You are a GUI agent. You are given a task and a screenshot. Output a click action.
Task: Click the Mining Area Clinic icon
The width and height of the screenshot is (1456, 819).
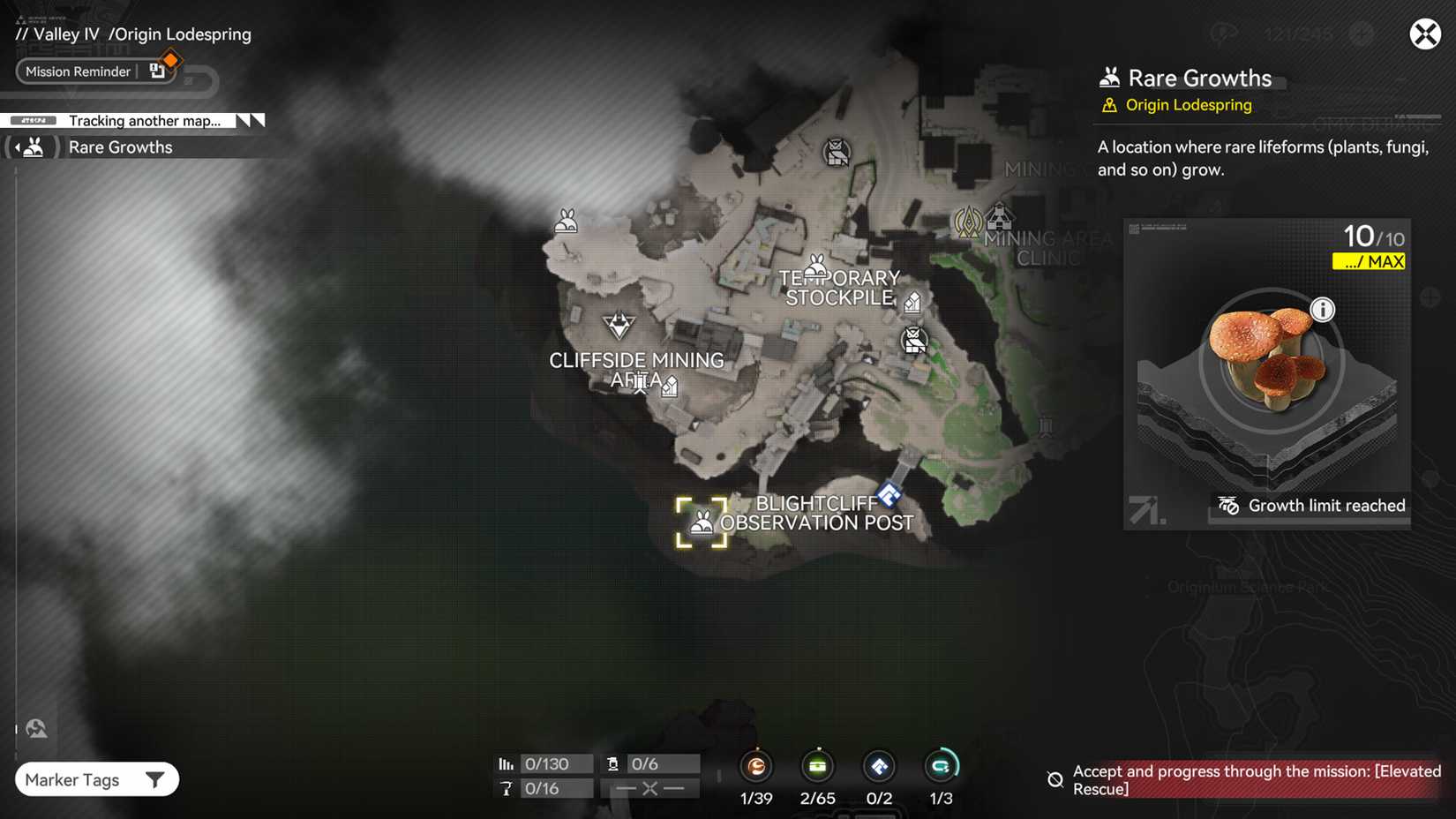998,216
